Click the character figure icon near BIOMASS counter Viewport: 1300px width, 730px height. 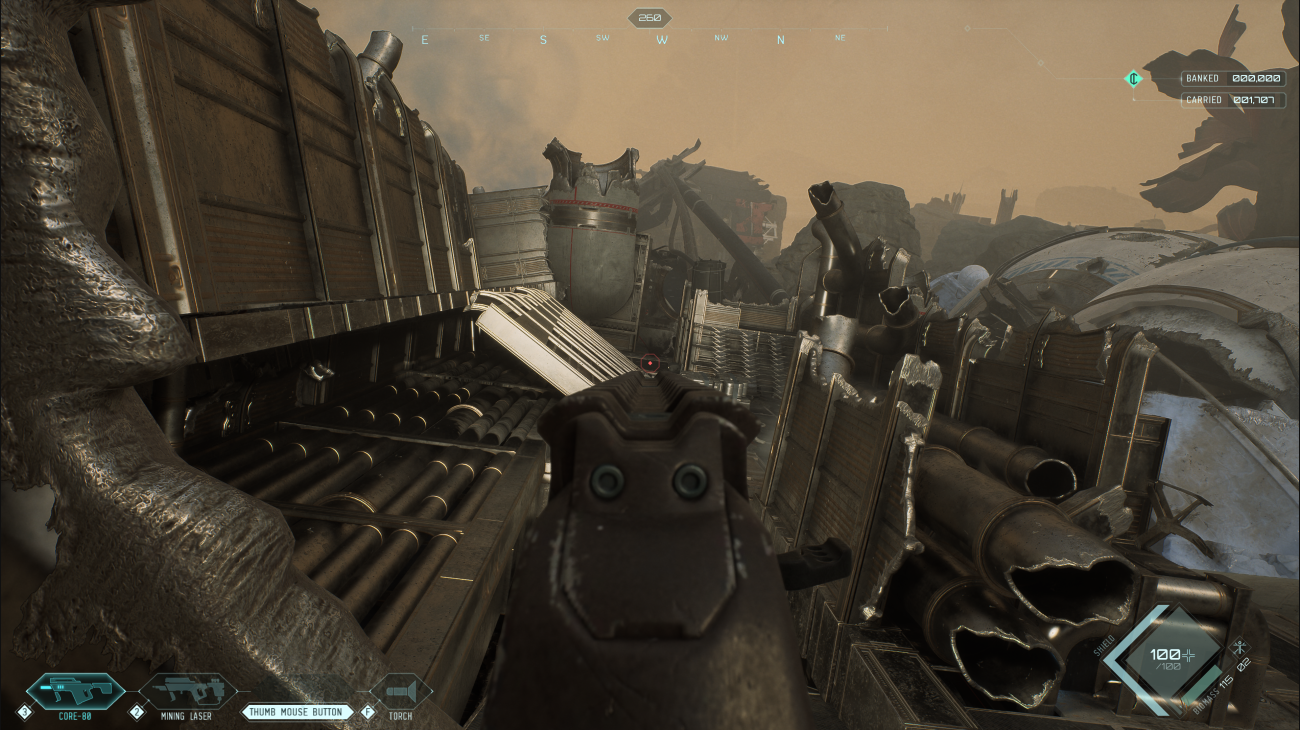pyautogui.click(x=1240, y=646)
